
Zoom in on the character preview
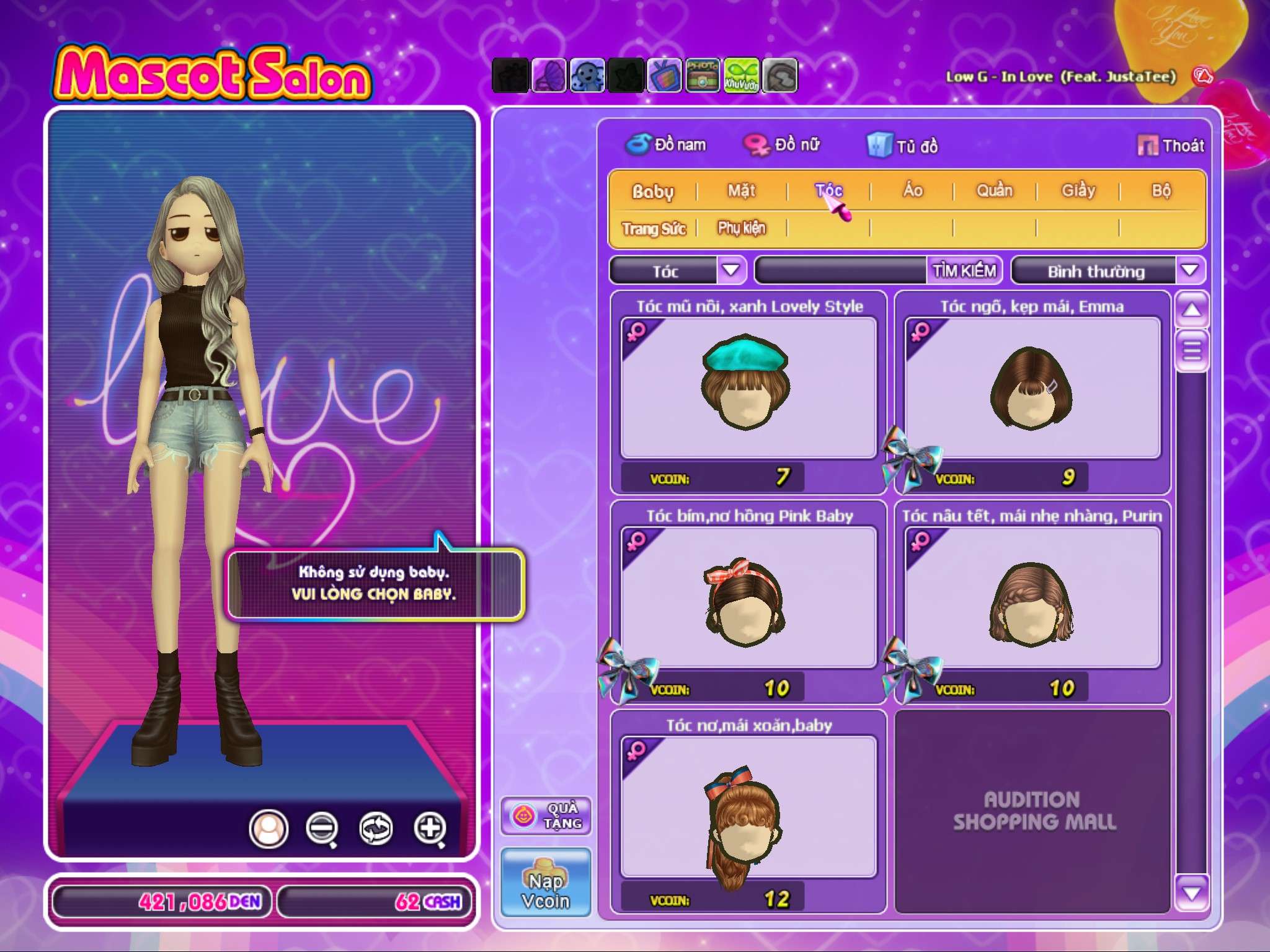(430, 828)
